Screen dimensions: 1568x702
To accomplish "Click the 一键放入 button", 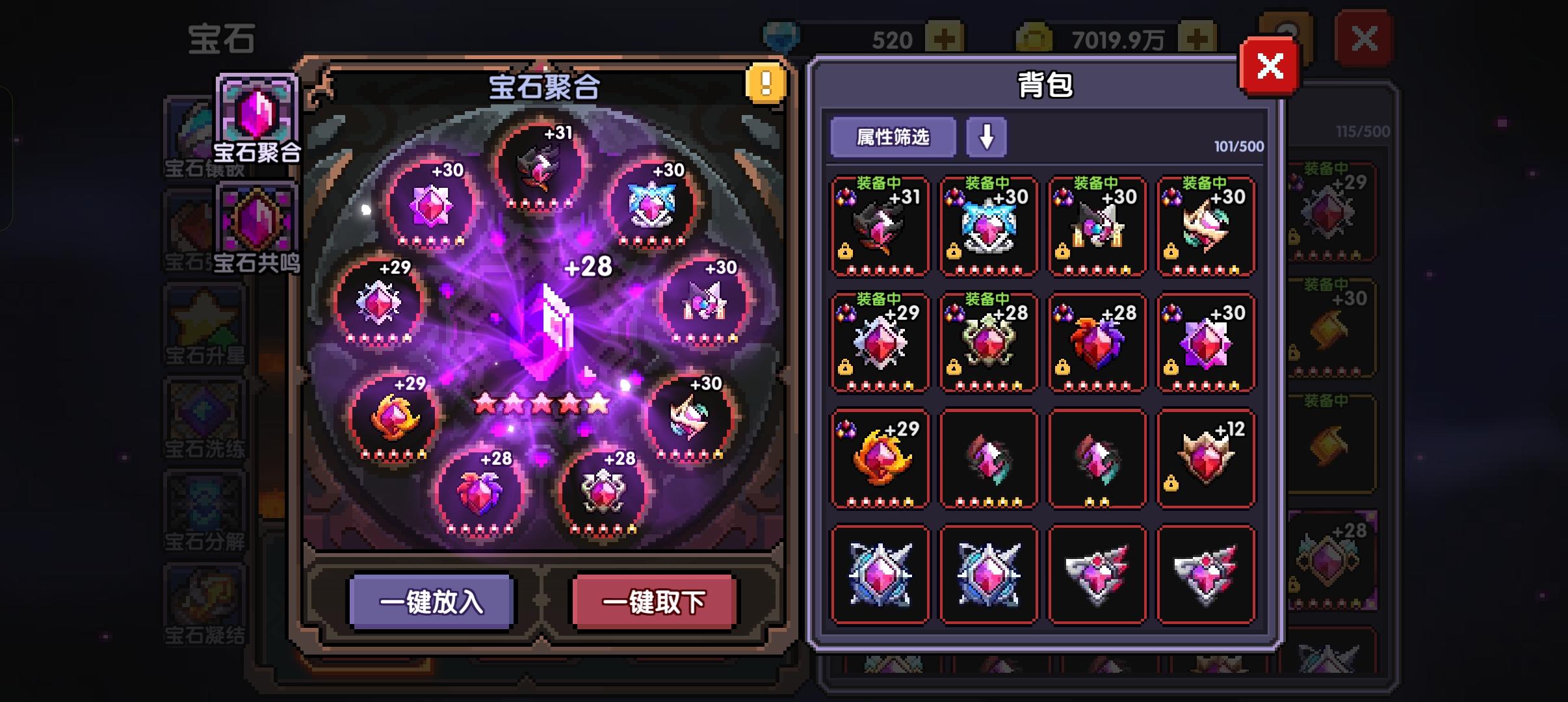I will [431, 603].
